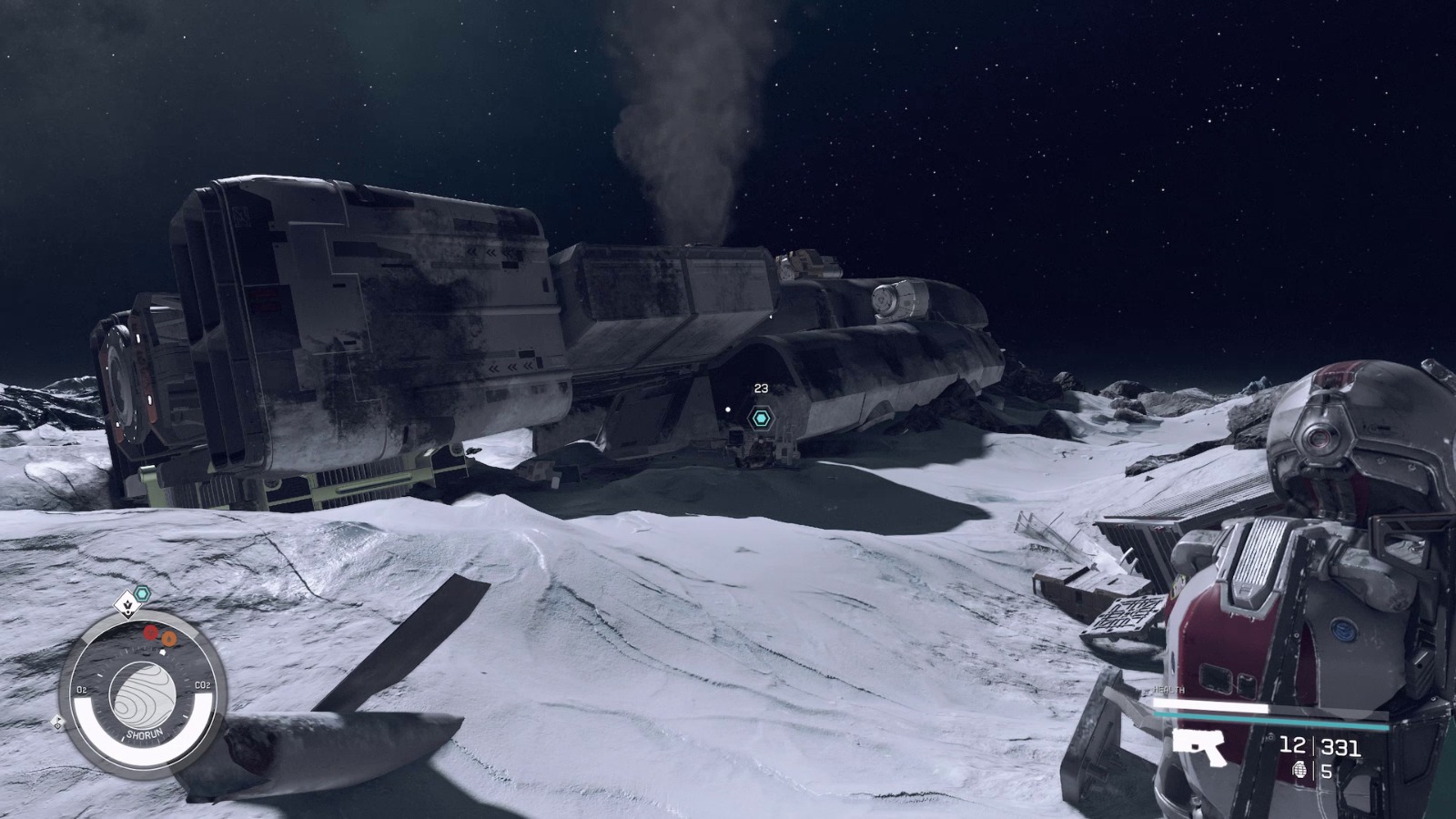Viewport: 1456px width, 819px height.
Task: Click the teal hexagon objective marker on the ship
Action: pyautogui.click(x=760, y=419)
